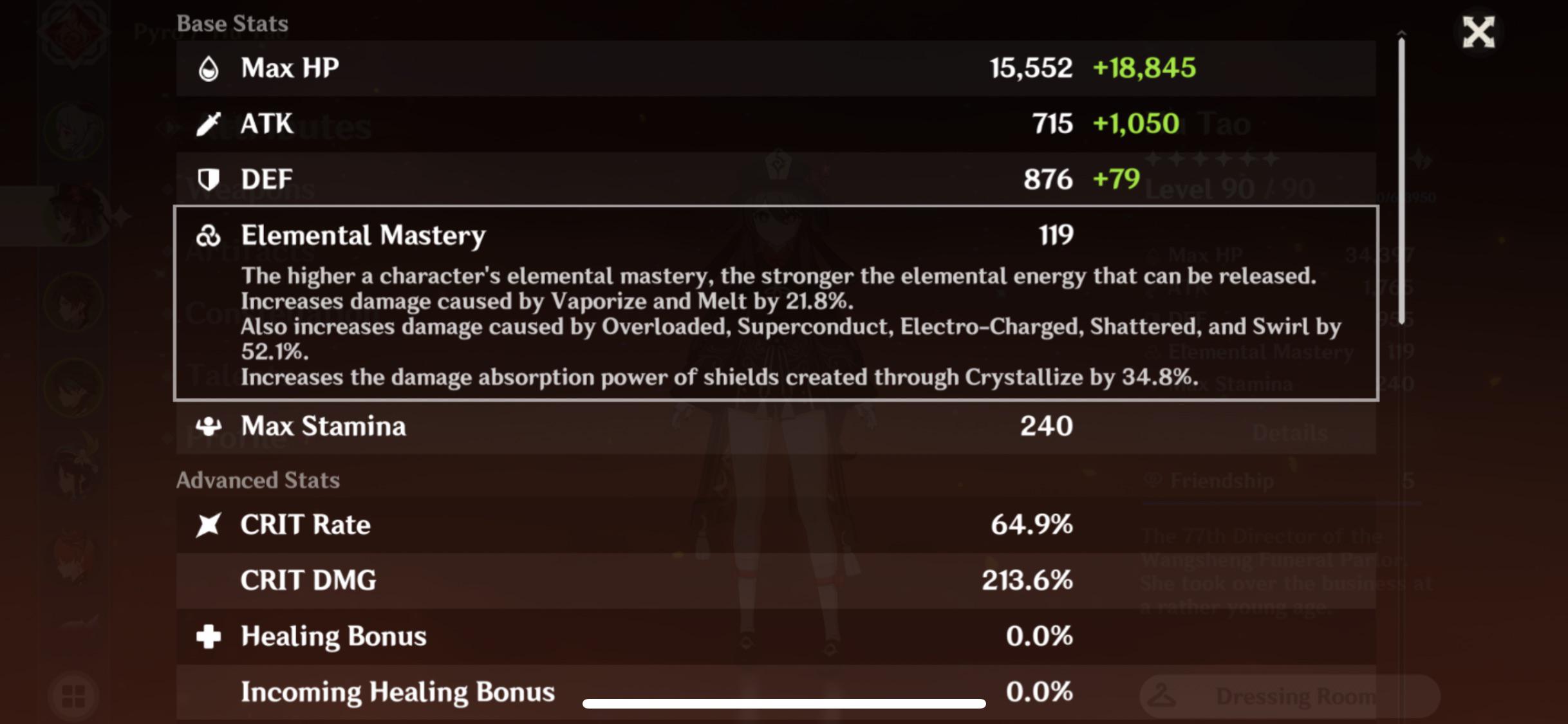Viewport: 1568px width, 724px height.
Task: Open the Dressing Room
Action: (1294, 696)
